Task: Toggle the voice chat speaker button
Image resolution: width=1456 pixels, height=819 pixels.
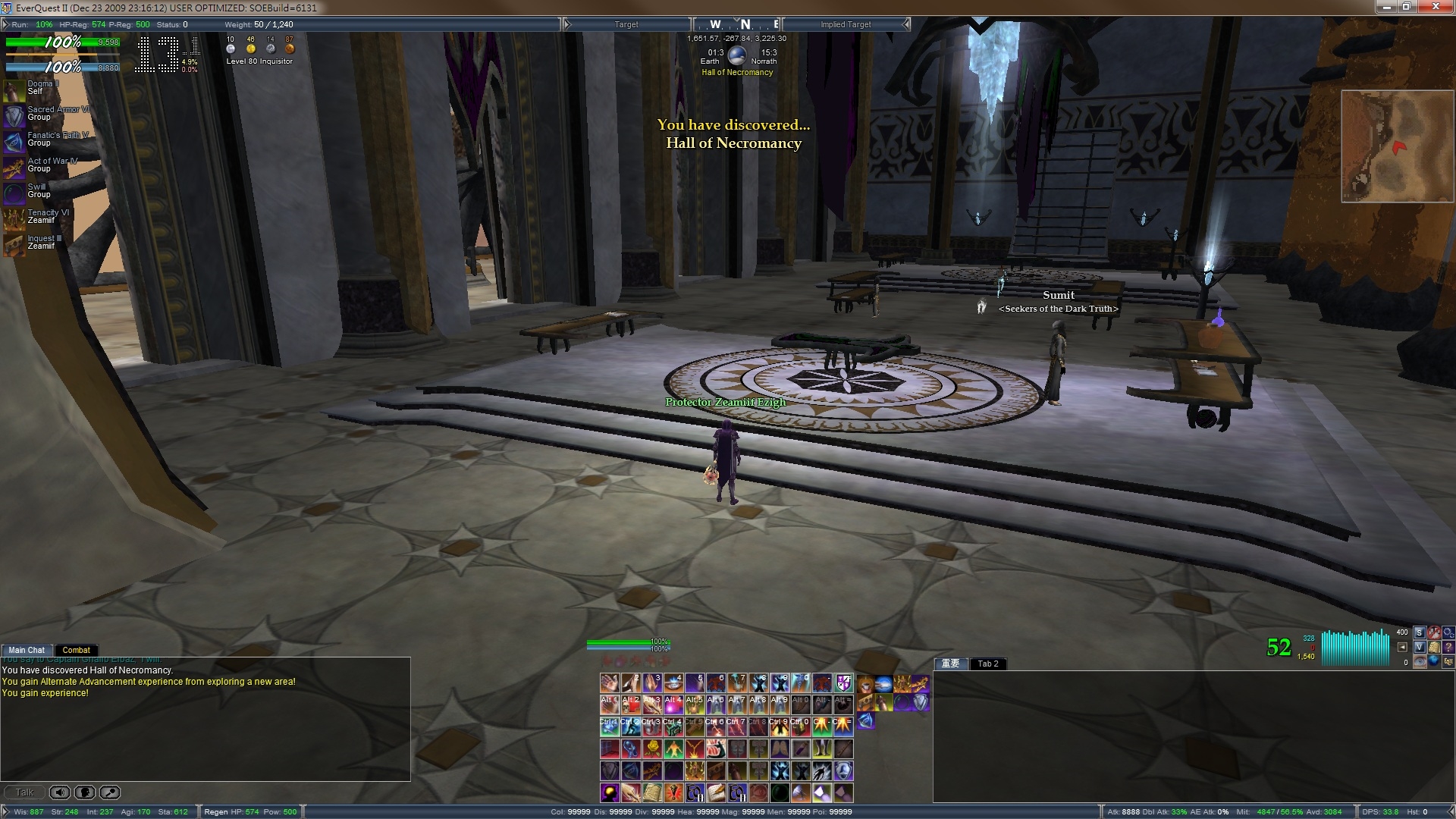Action: tap(60, 792)
